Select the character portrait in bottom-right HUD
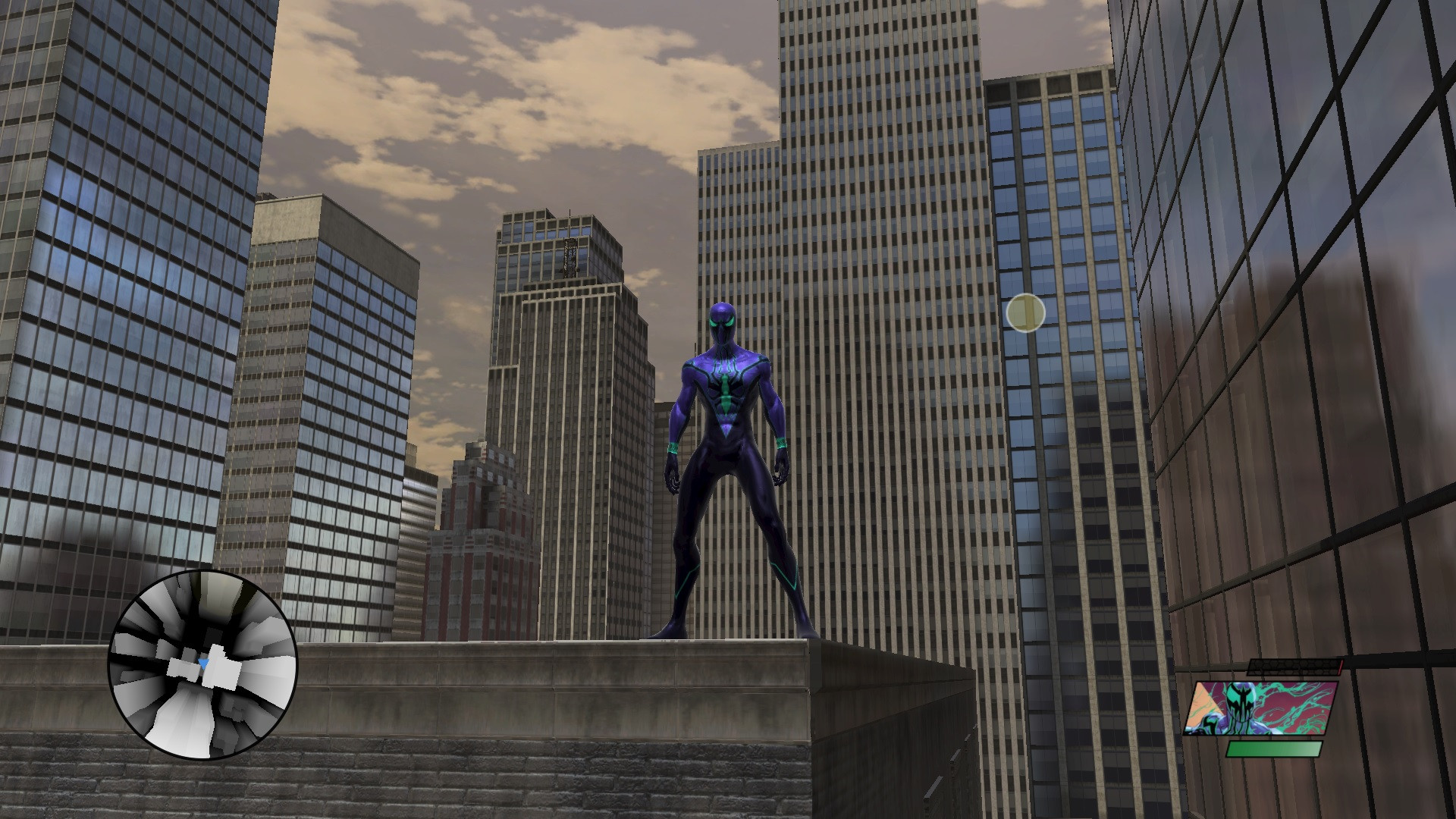This screenshot has width=1456, height=819. [x=1266, y=709]
